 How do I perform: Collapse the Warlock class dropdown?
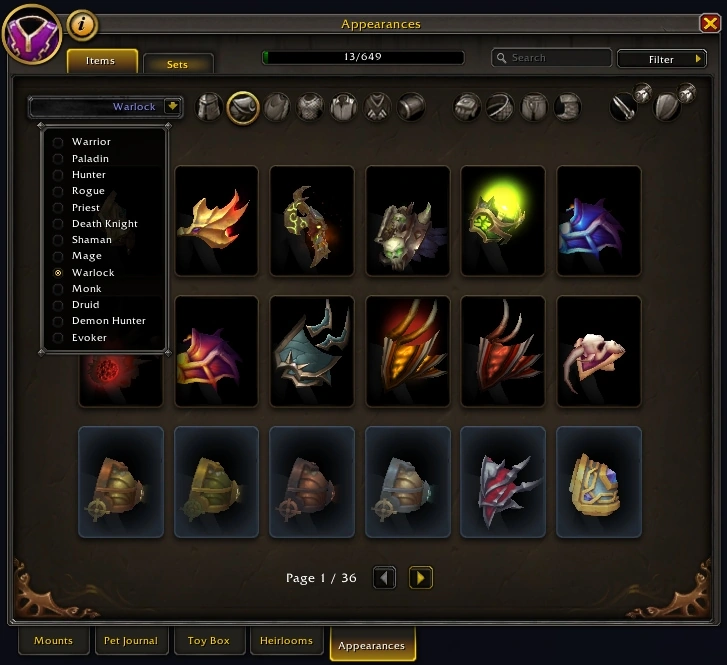[172, 106]
